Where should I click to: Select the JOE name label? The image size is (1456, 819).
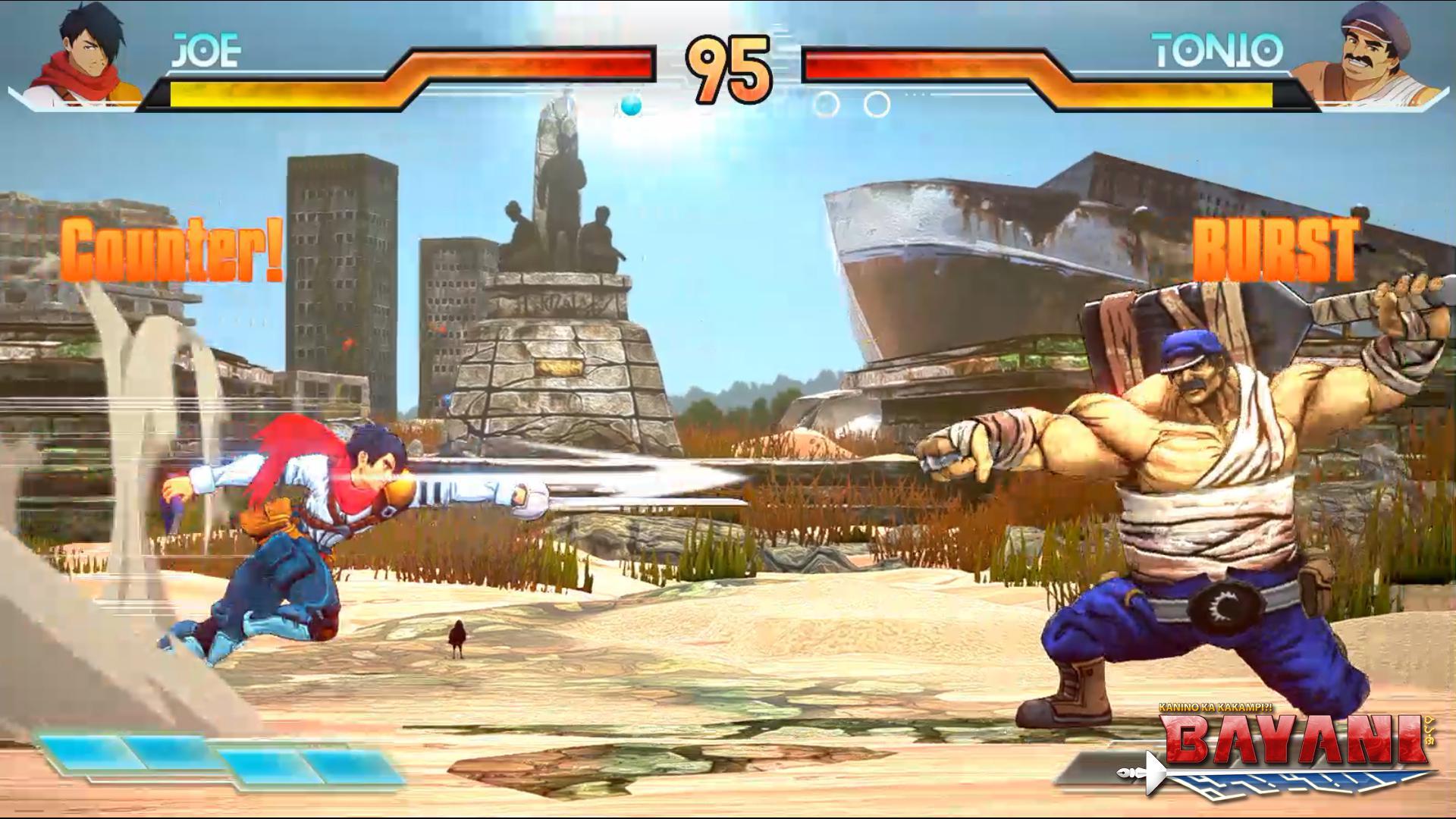203,48
